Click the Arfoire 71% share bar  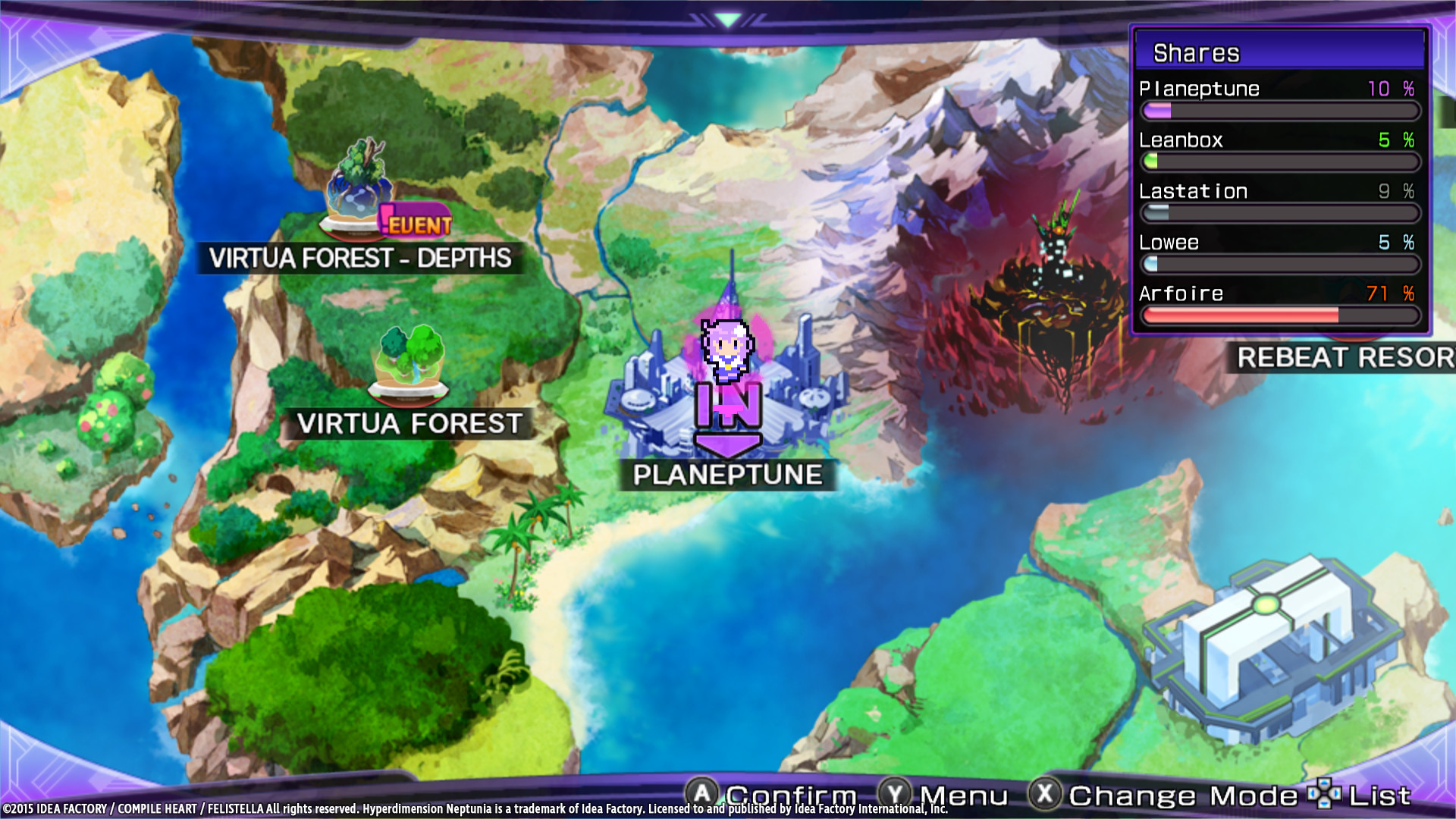click(1280, 316)
